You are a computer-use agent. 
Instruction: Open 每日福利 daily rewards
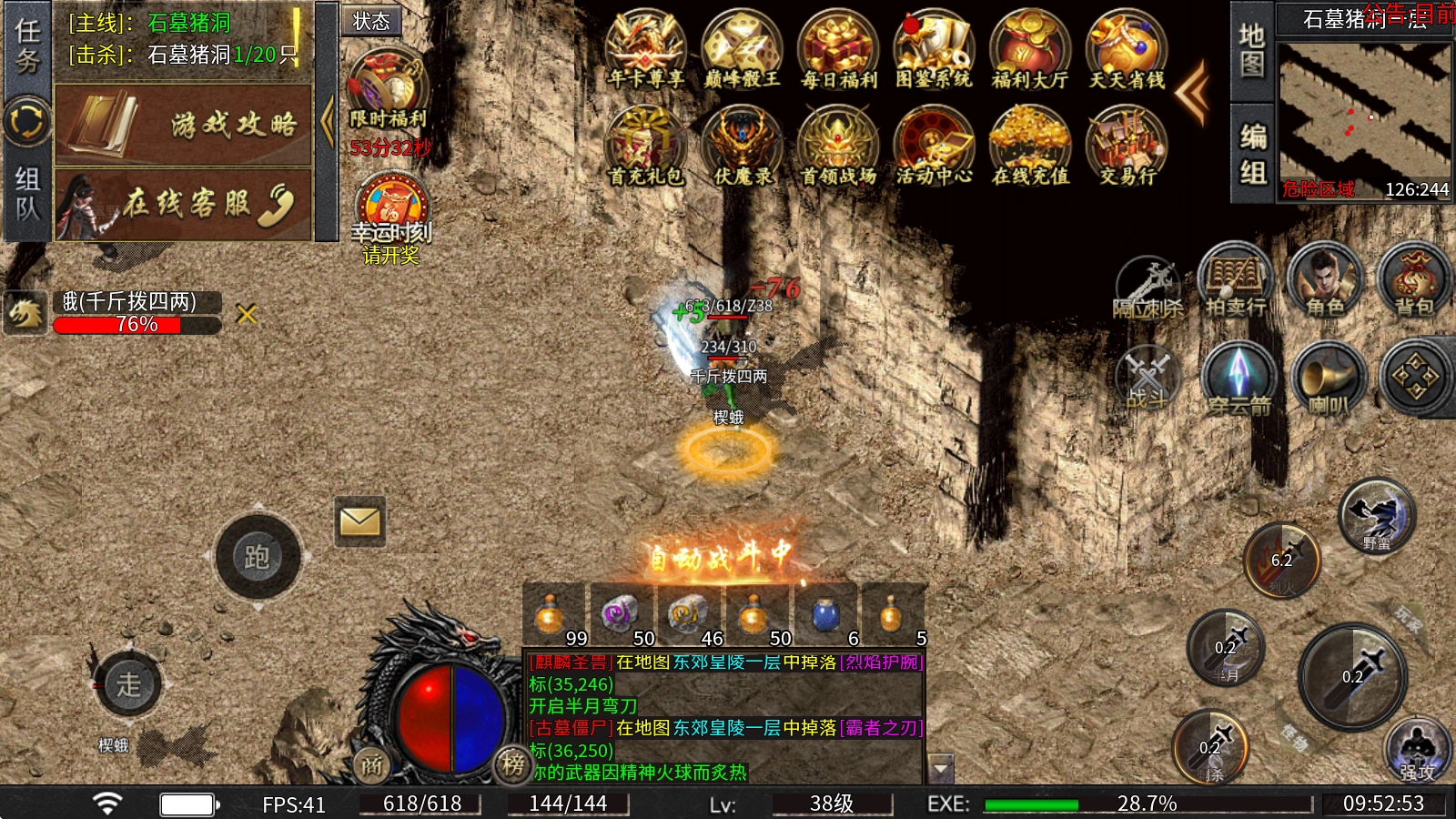point(838,50)
